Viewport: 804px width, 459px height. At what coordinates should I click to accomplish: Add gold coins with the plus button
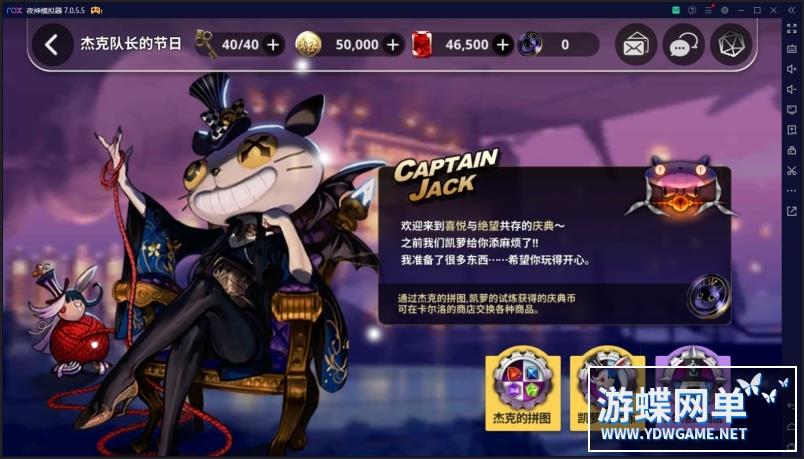393,45
